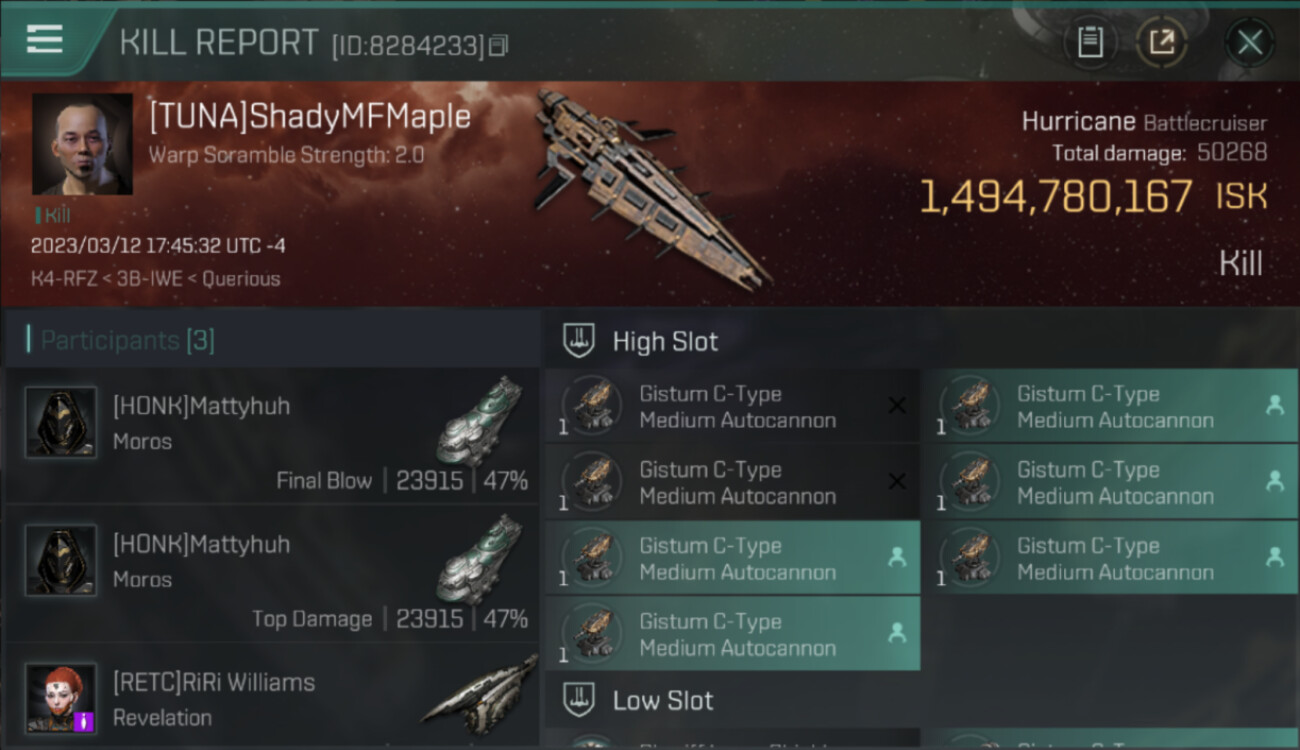View ShadyMFMaple's pilot portrait
The width and height of the screenshot is (1300, 750).
(x=82, y=144)
